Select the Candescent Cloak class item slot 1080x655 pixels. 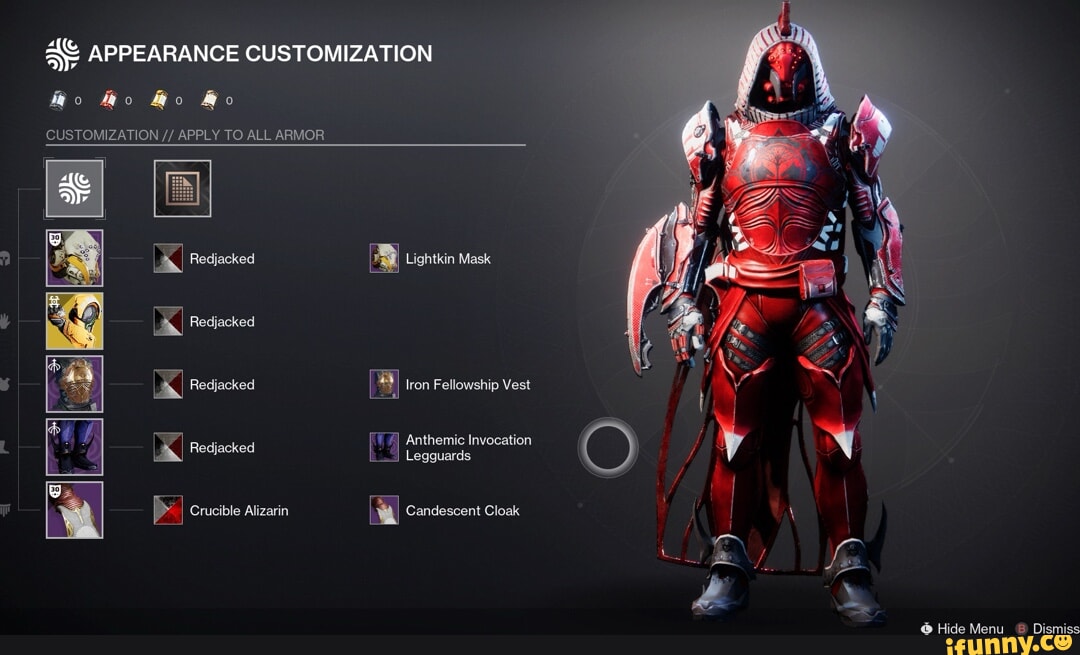[74, 510]
